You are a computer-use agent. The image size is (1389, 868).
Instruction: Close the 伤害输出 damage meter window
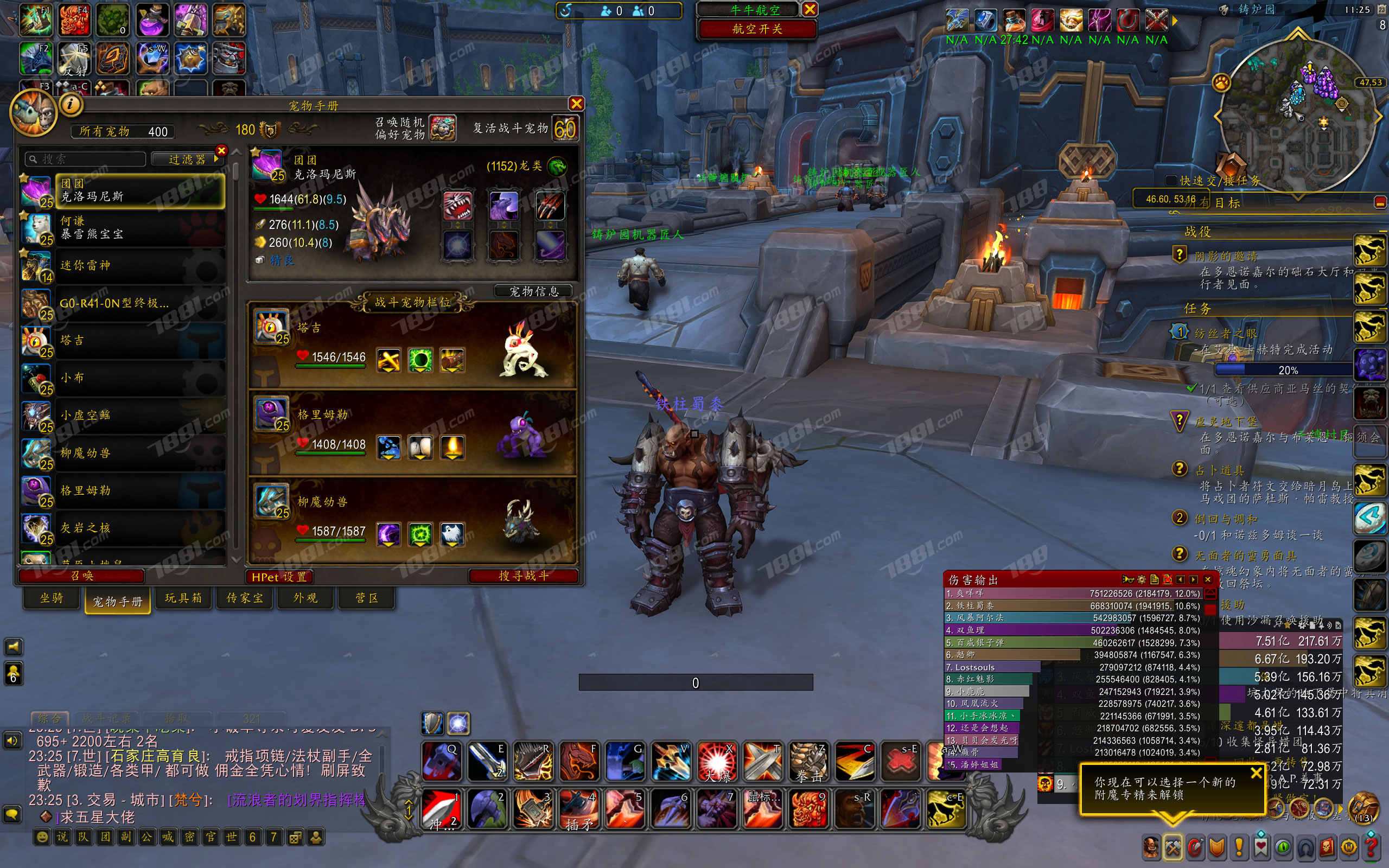click(1208, 580)
